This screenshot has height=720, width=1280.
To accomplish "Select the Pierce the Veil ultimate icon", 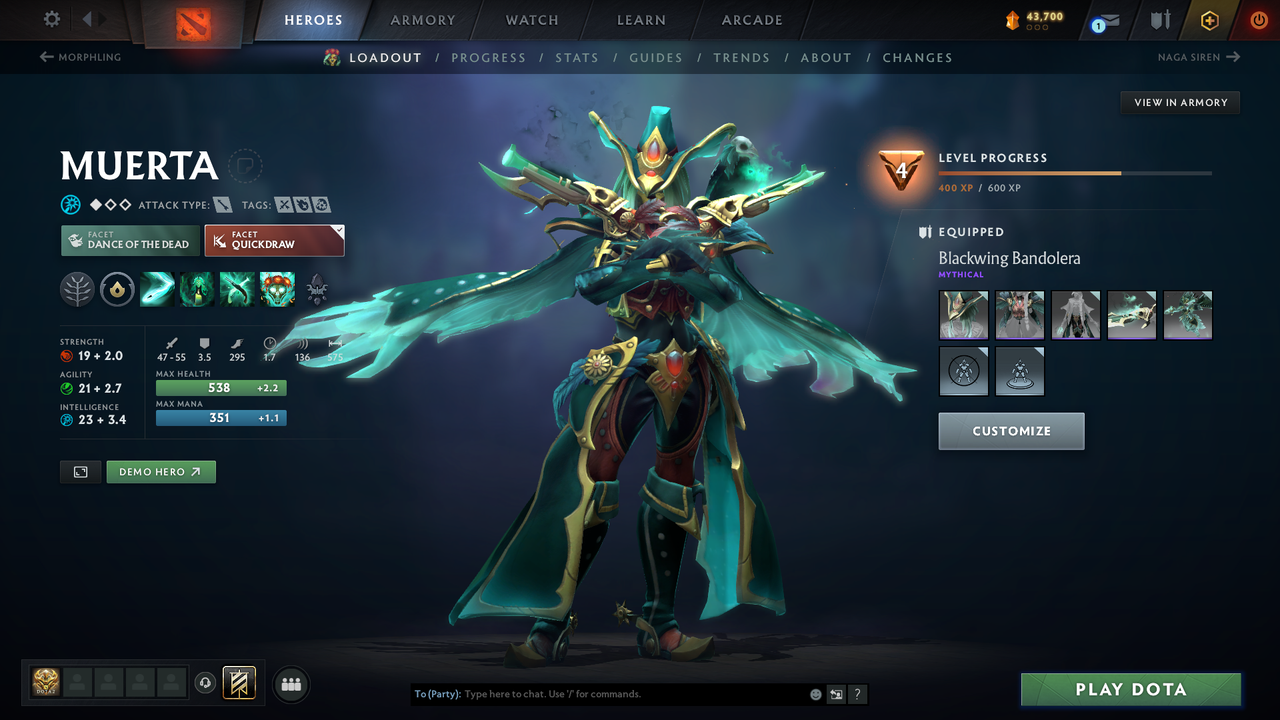I will [277, 289].
